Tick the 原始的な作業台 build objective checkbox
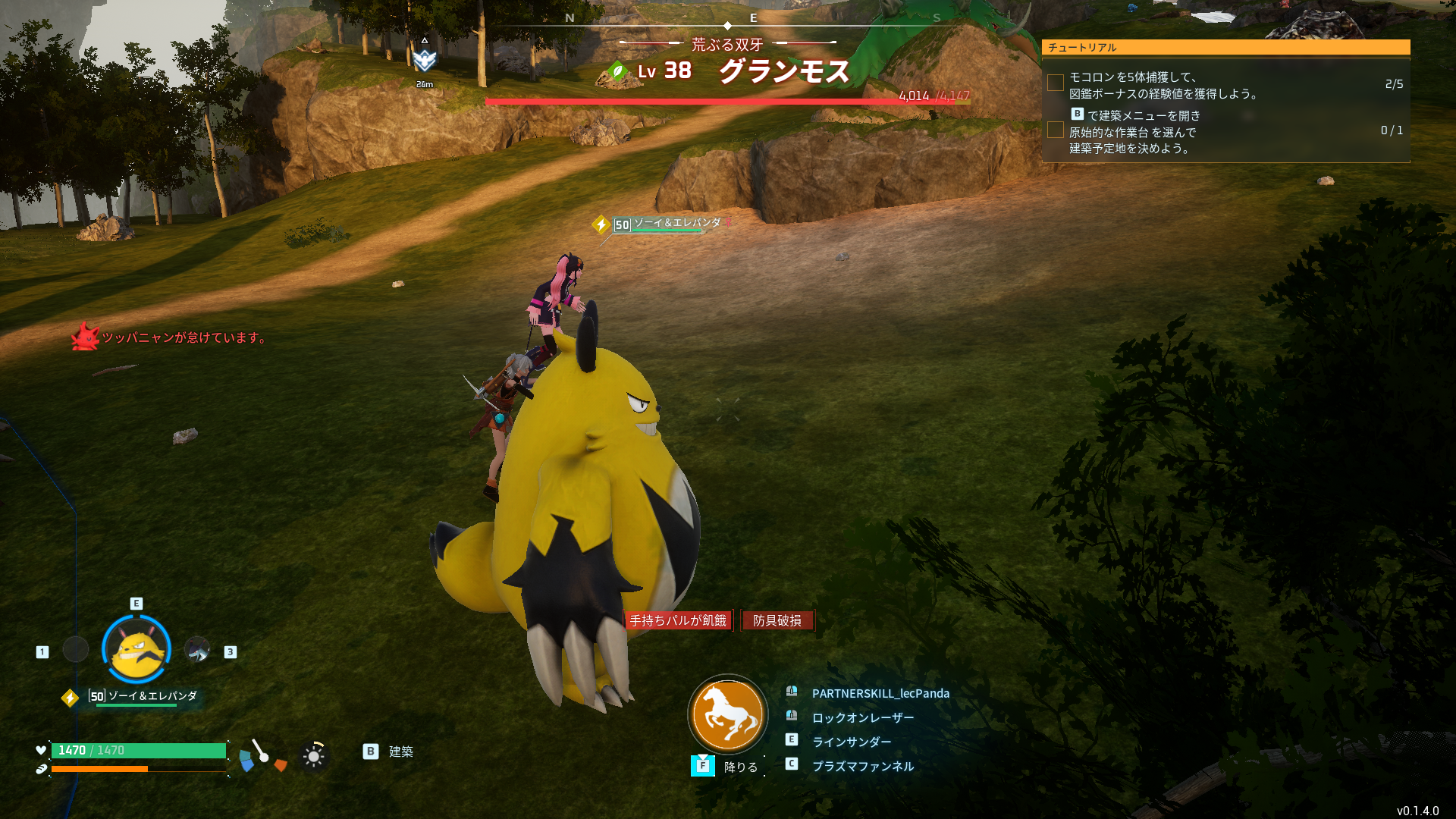This screenshot has height=819, width=1456. click(1055, 130)
